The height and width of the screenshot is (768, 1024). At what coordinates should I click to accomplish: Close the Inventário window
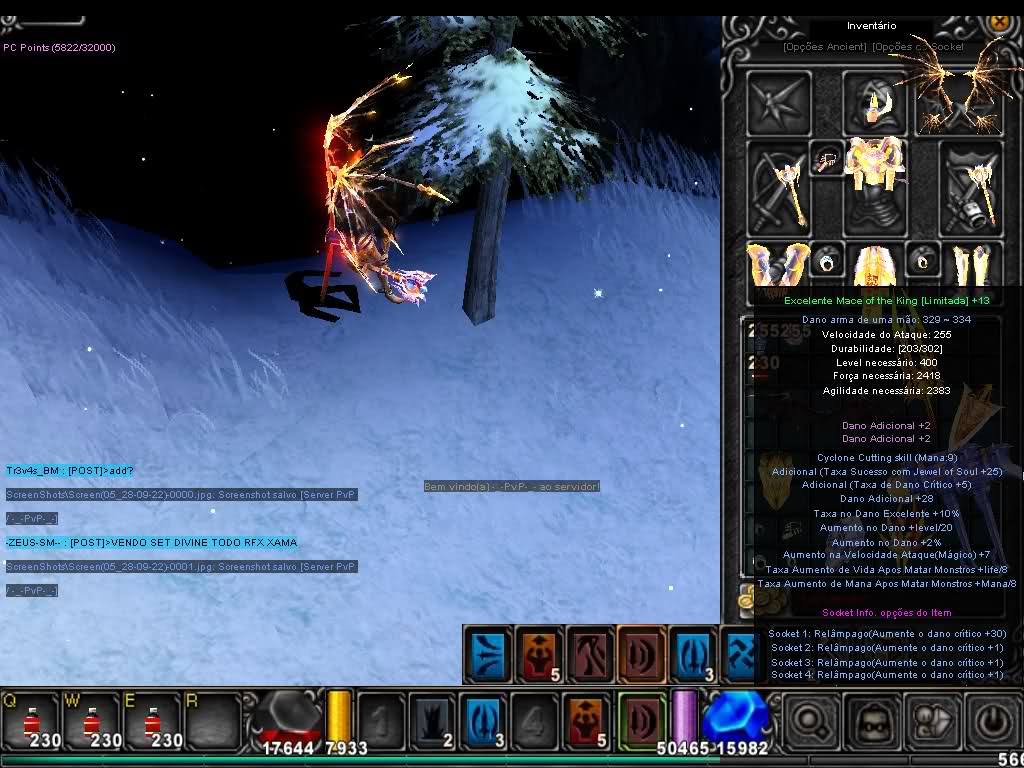pos(998,21)
